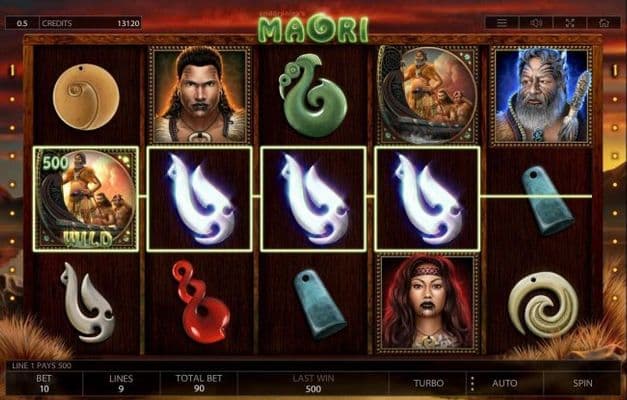Viewport: 627px width, 400px height.
Task: Toggle the sound speaker icon
Action: (536, 22)
